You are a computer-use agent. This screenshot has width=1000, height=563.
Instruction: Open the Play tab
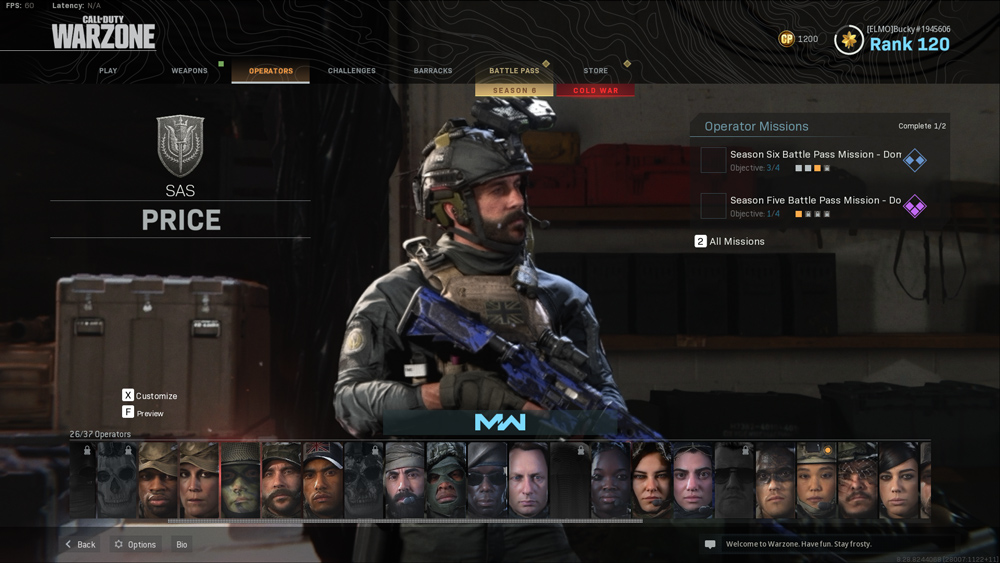(108, 71)
